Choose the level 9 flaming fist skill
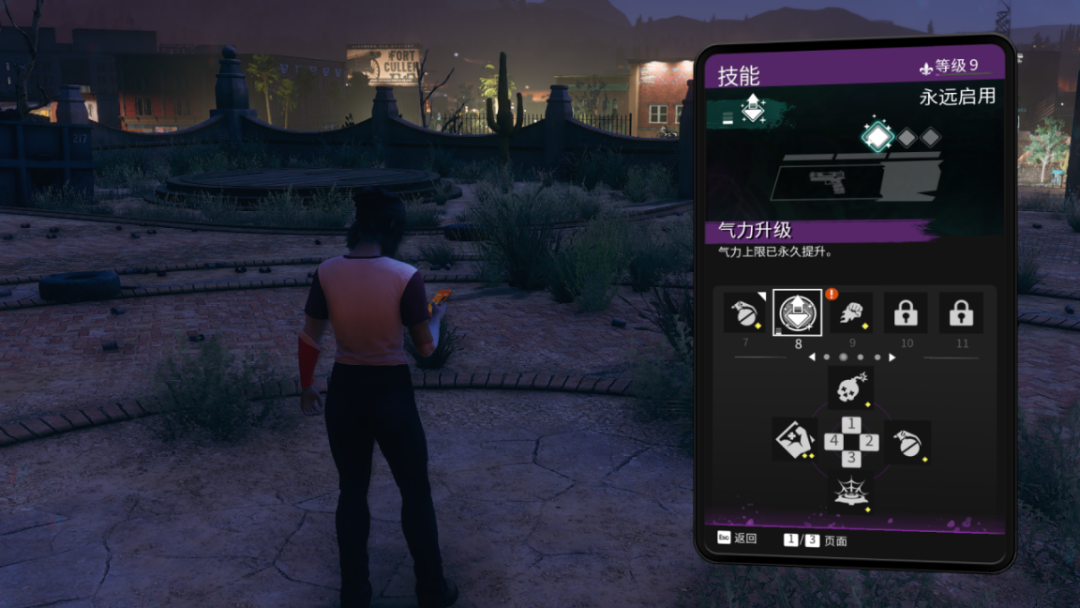This screenshot has height=608, width=1080. (x=851, y=313)
